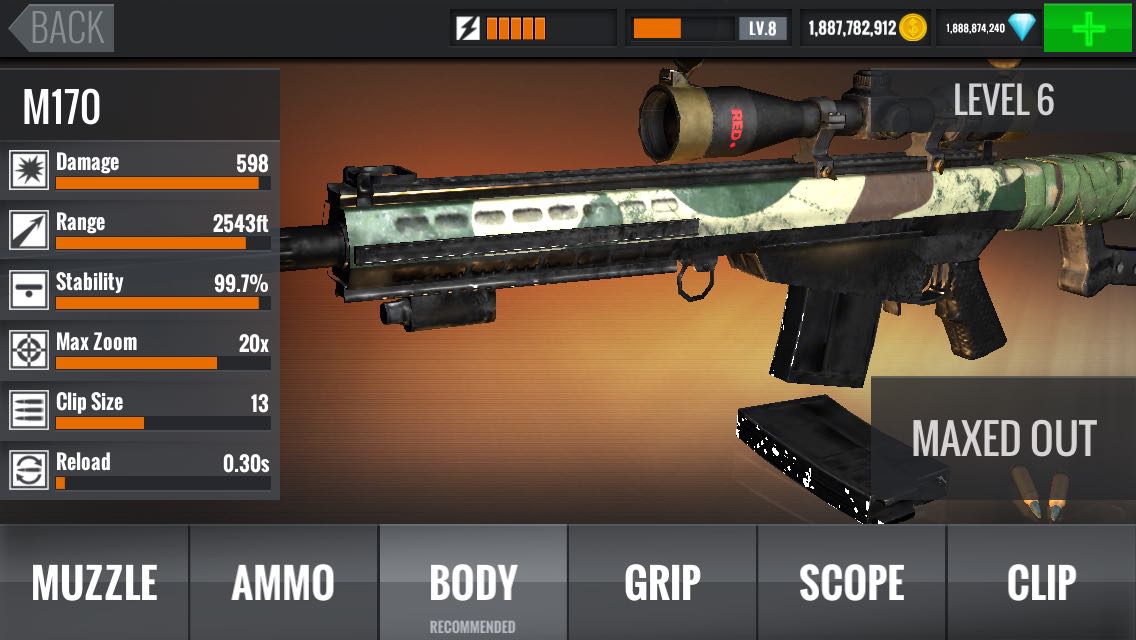View the CLIP upgrade options
1136x640 pixels.
point(1041,582)
